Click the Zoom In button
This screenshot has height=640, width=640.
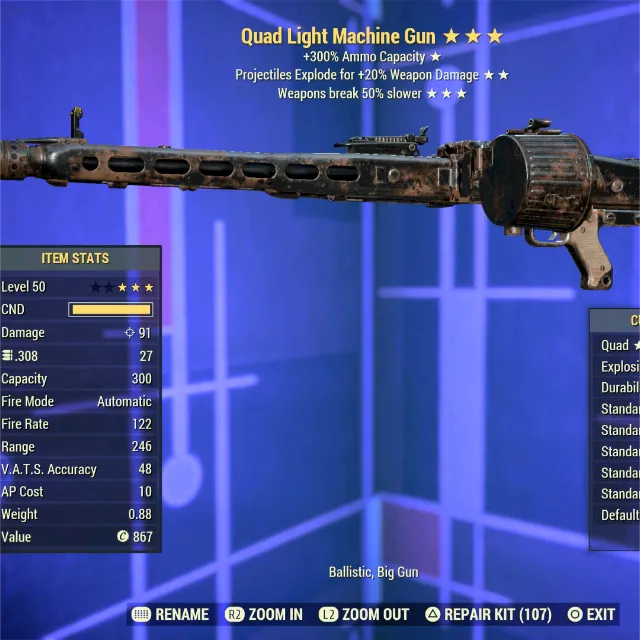pos(264,614)
